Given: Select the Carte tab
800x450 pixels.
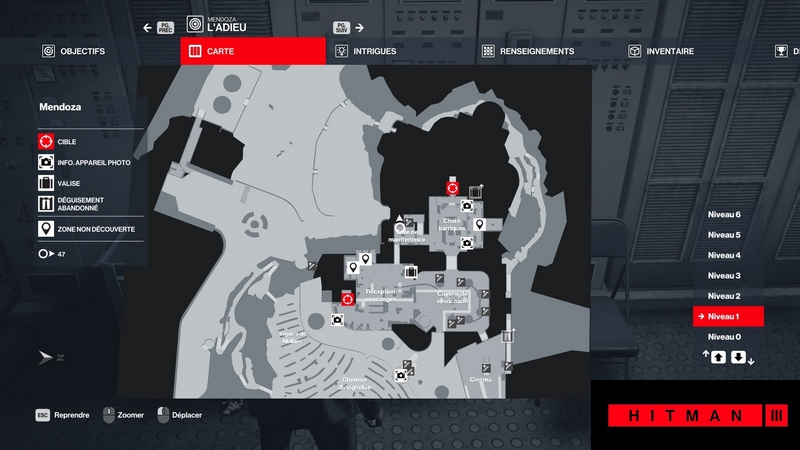Looking at the screenshot, I should 253,51.
